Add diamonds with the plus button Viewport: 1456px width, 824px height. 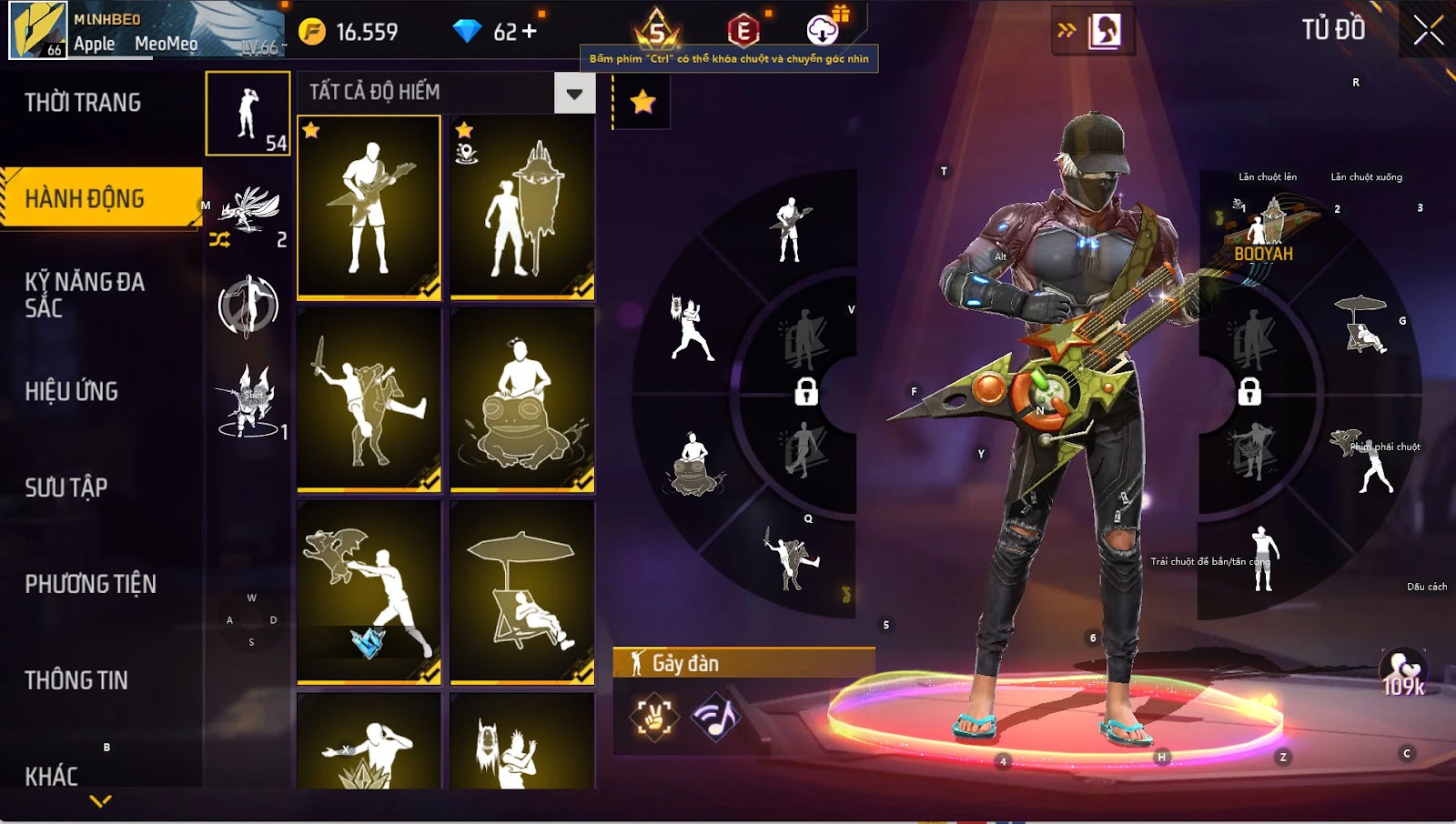[x=530, y=32]
